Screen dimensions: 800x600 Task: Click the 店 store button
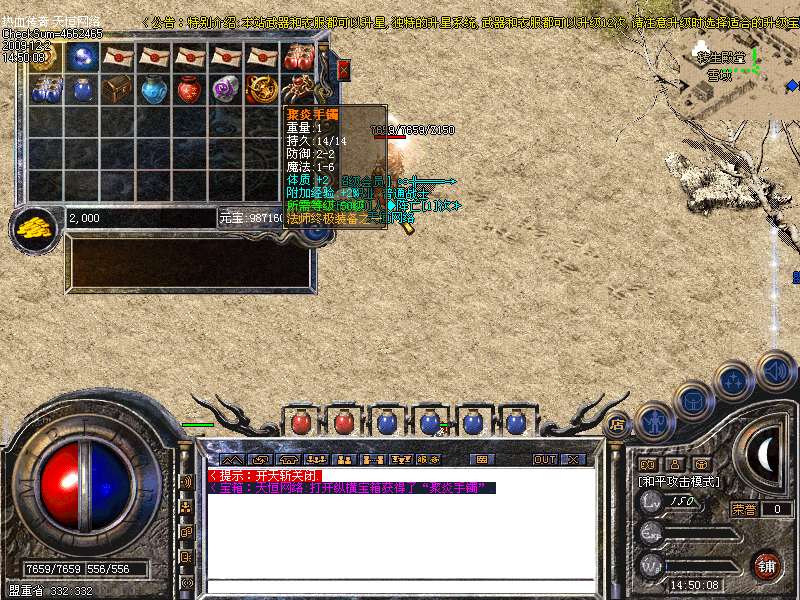pos(618,423)
